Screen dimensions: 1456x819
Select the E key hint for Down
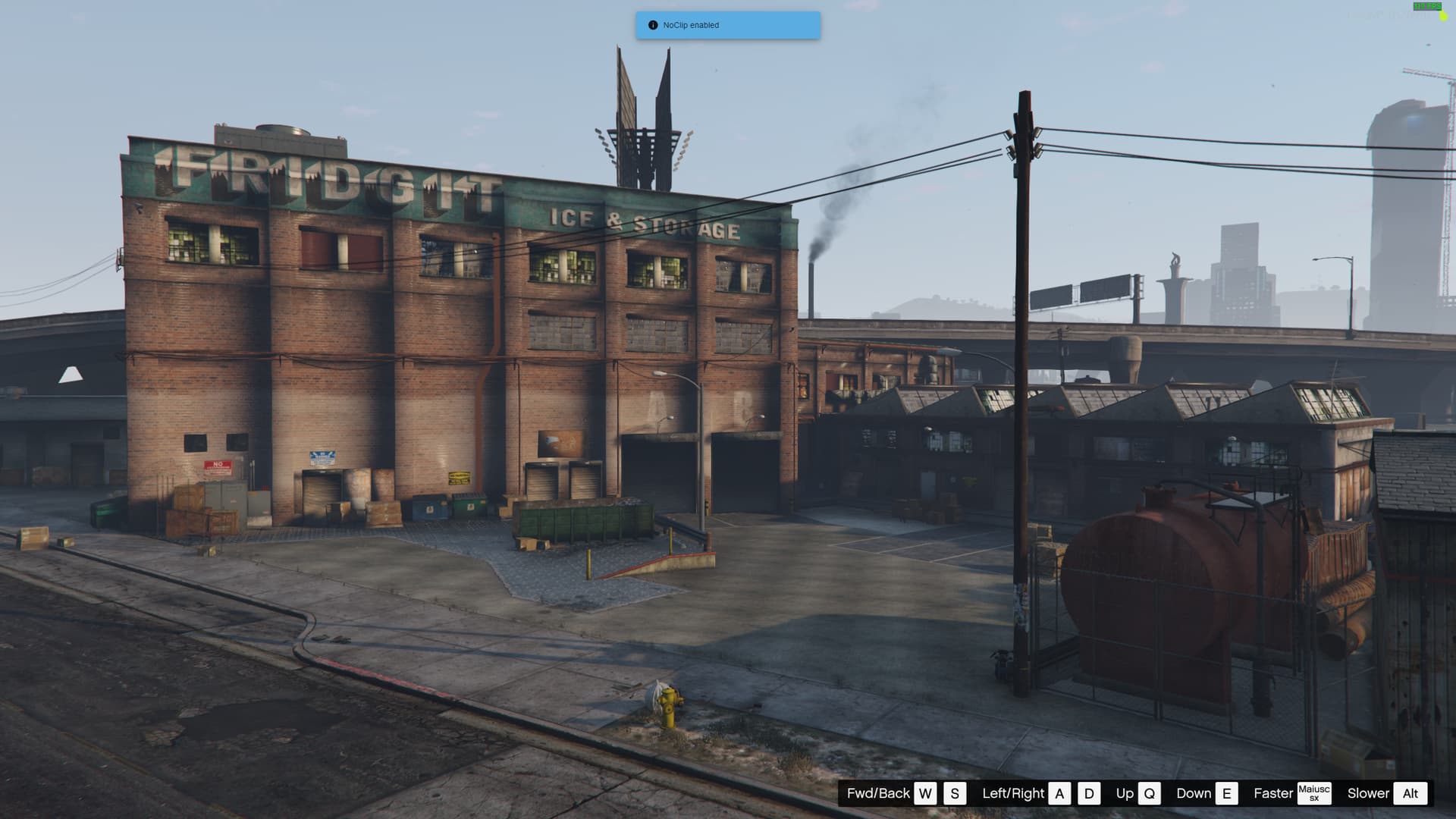tap(1227, 793)
